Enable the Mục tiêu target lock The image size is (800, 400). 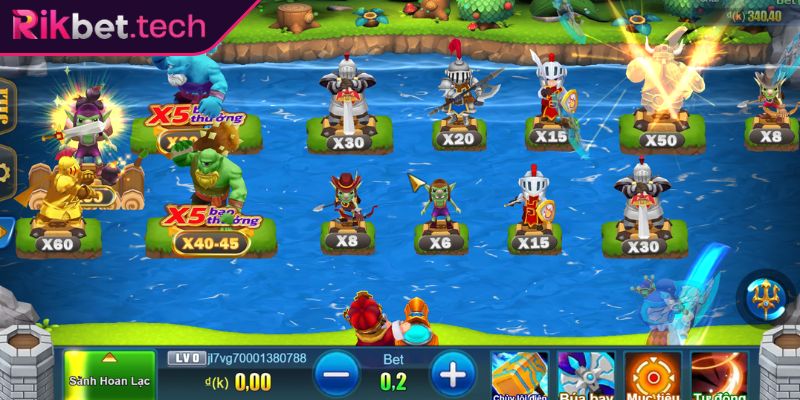(652, 375)
